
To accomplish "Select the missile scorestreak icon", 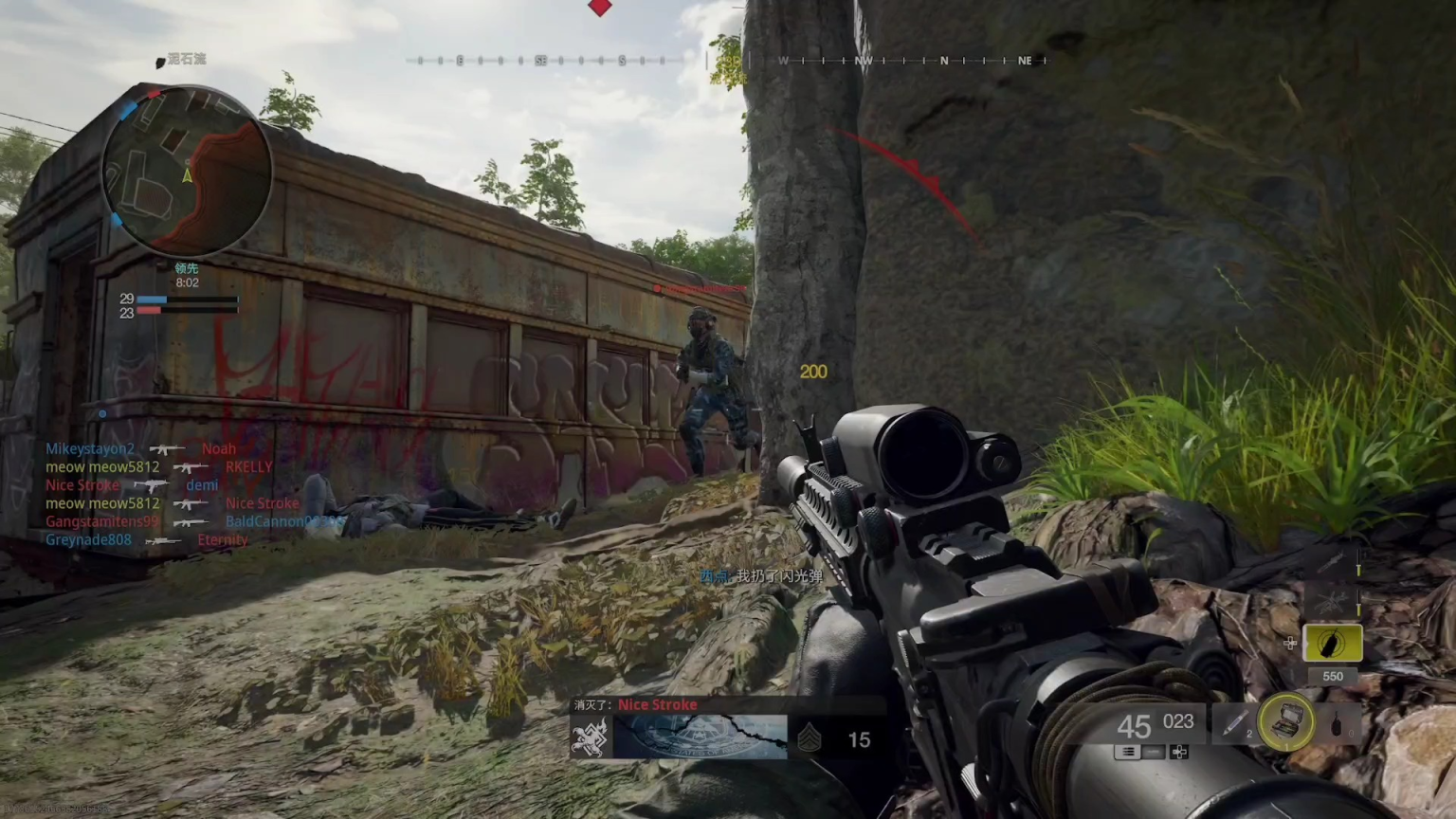I will pos(1332,564).
